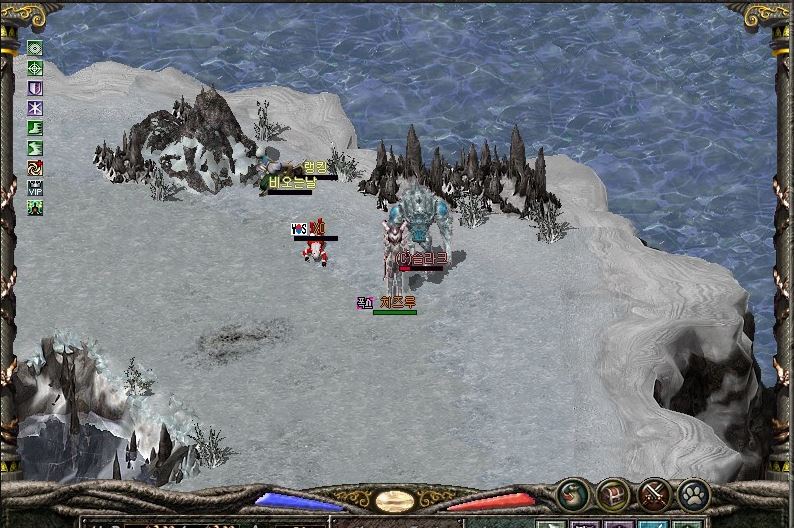Select the green crosshair target buff icon
The height and width of the screenshot is (528, 794).
click(x=35, y=68)
